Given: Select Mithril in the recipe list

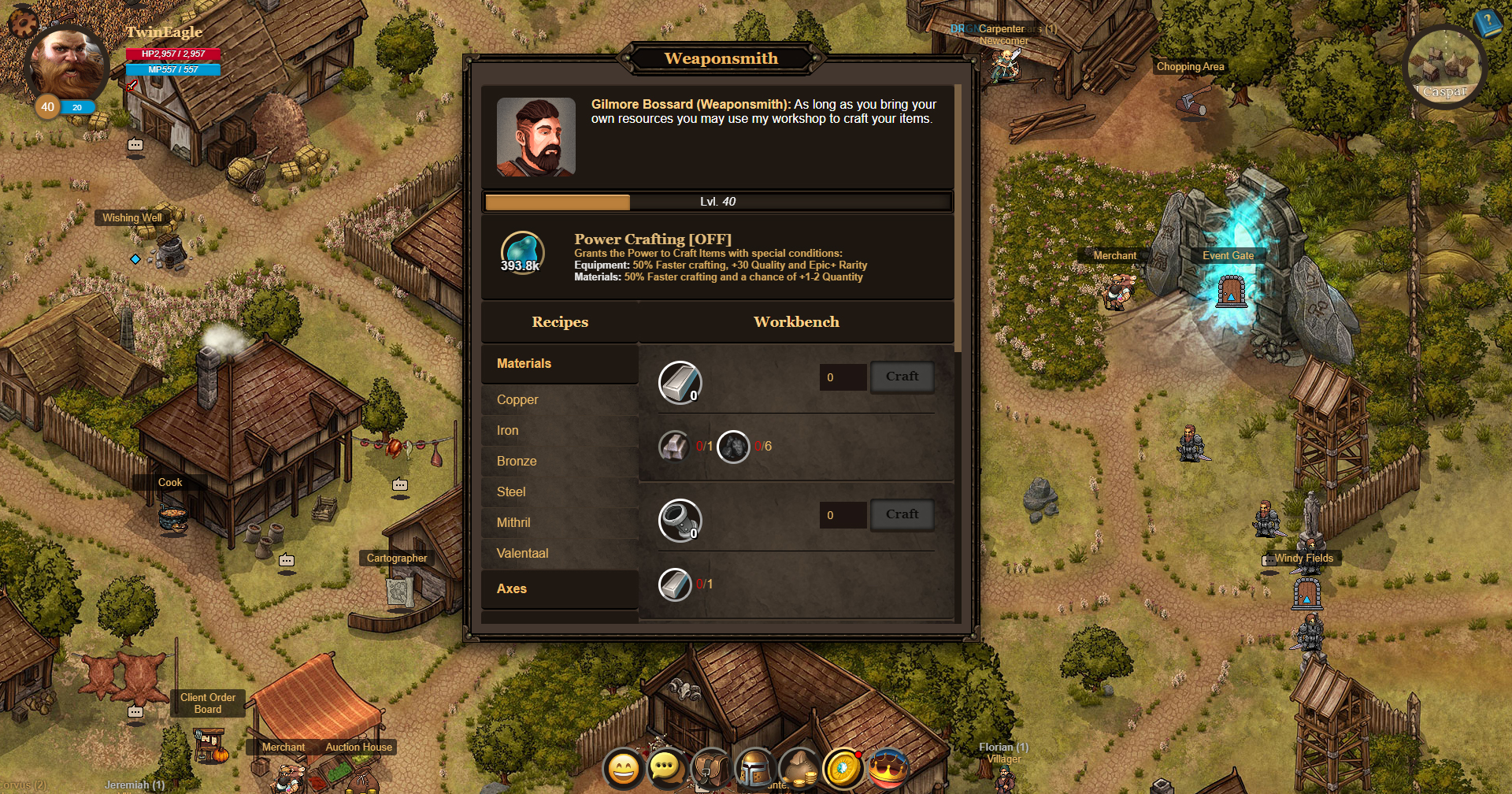Looking at the screenshot, I should [513, 522].
